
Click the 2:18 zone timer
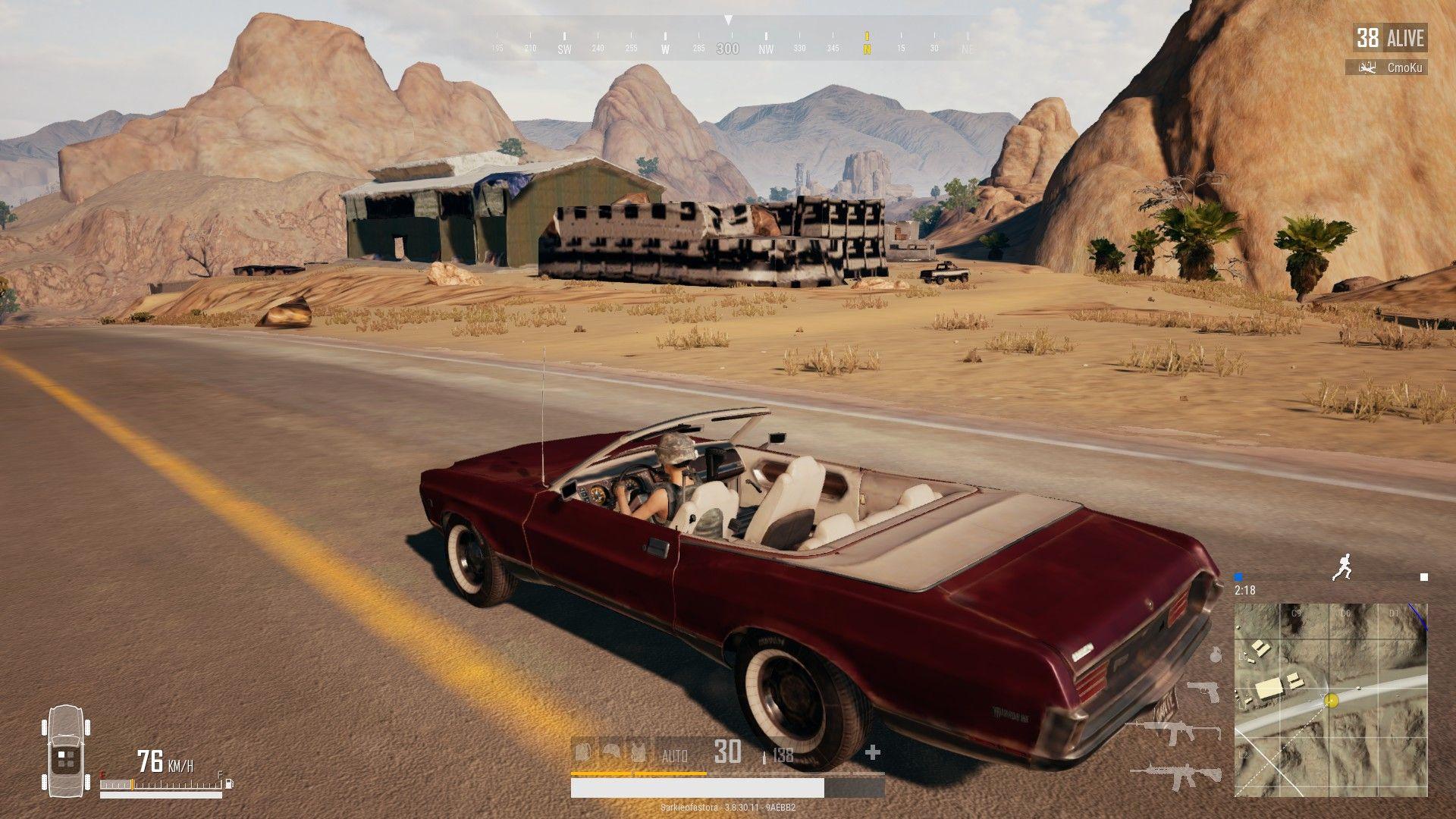tap(1244, 590)
